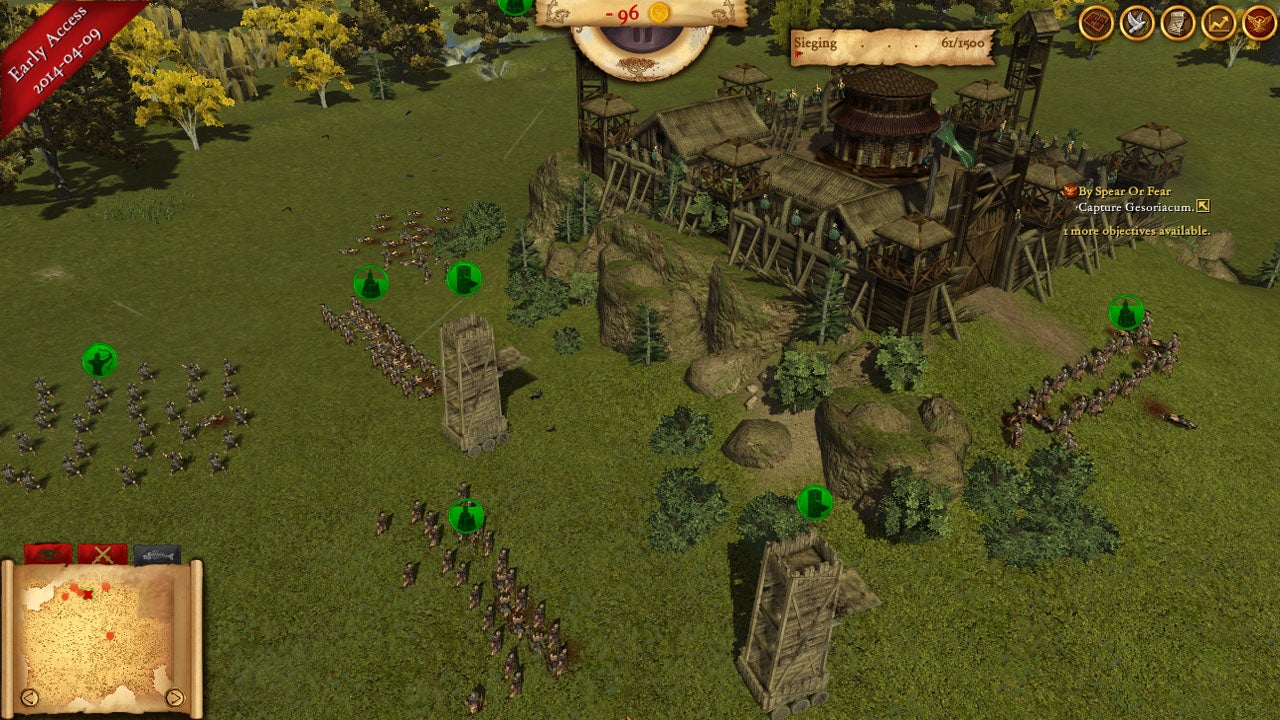Click the minimap's left arrow button

[30, 697]
